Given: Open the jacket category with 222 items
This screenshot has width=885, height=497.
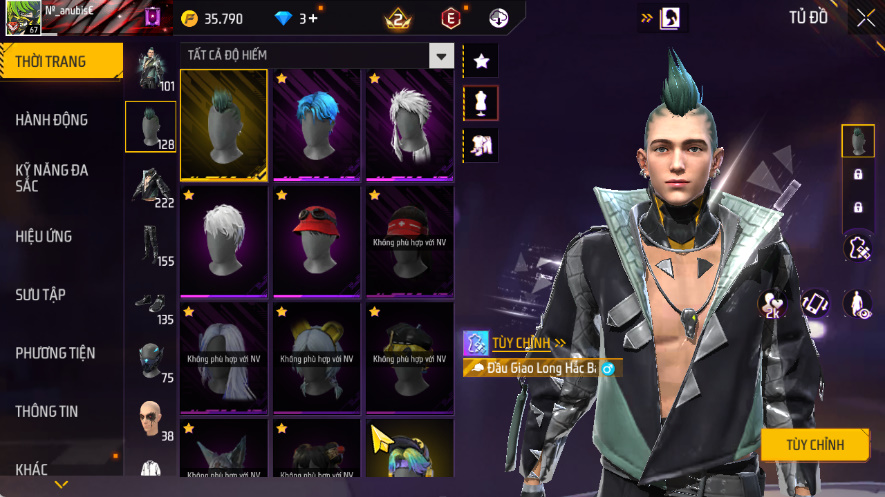Looking at the screenshot, I should (x=150, y=186).
